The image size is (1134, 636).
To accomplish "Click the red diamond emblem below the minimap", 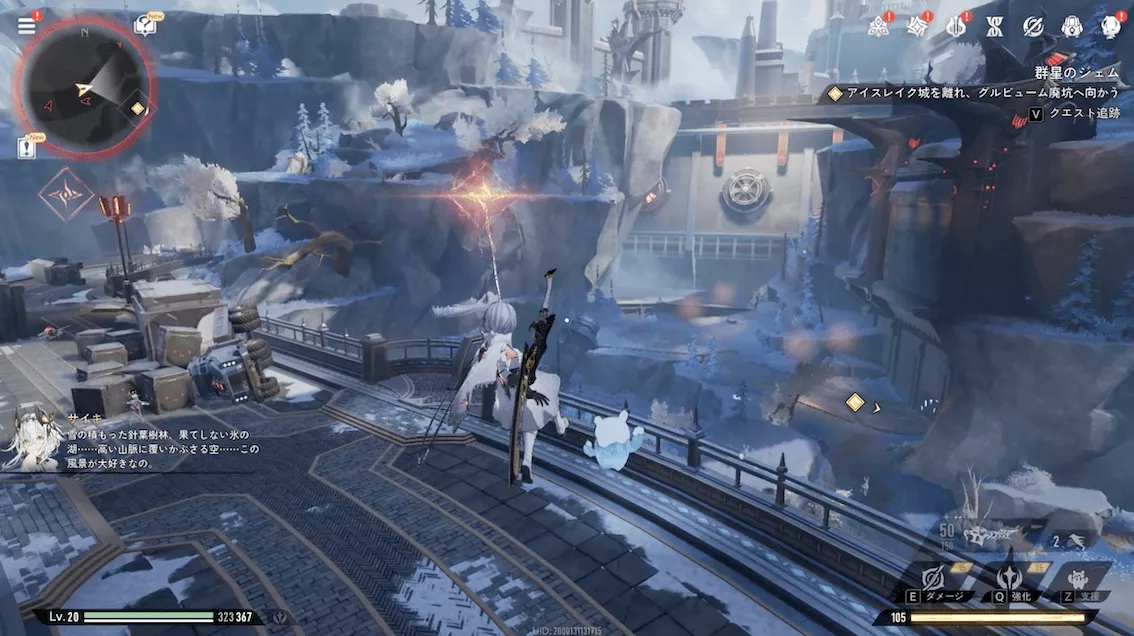I will click(66, 192).
